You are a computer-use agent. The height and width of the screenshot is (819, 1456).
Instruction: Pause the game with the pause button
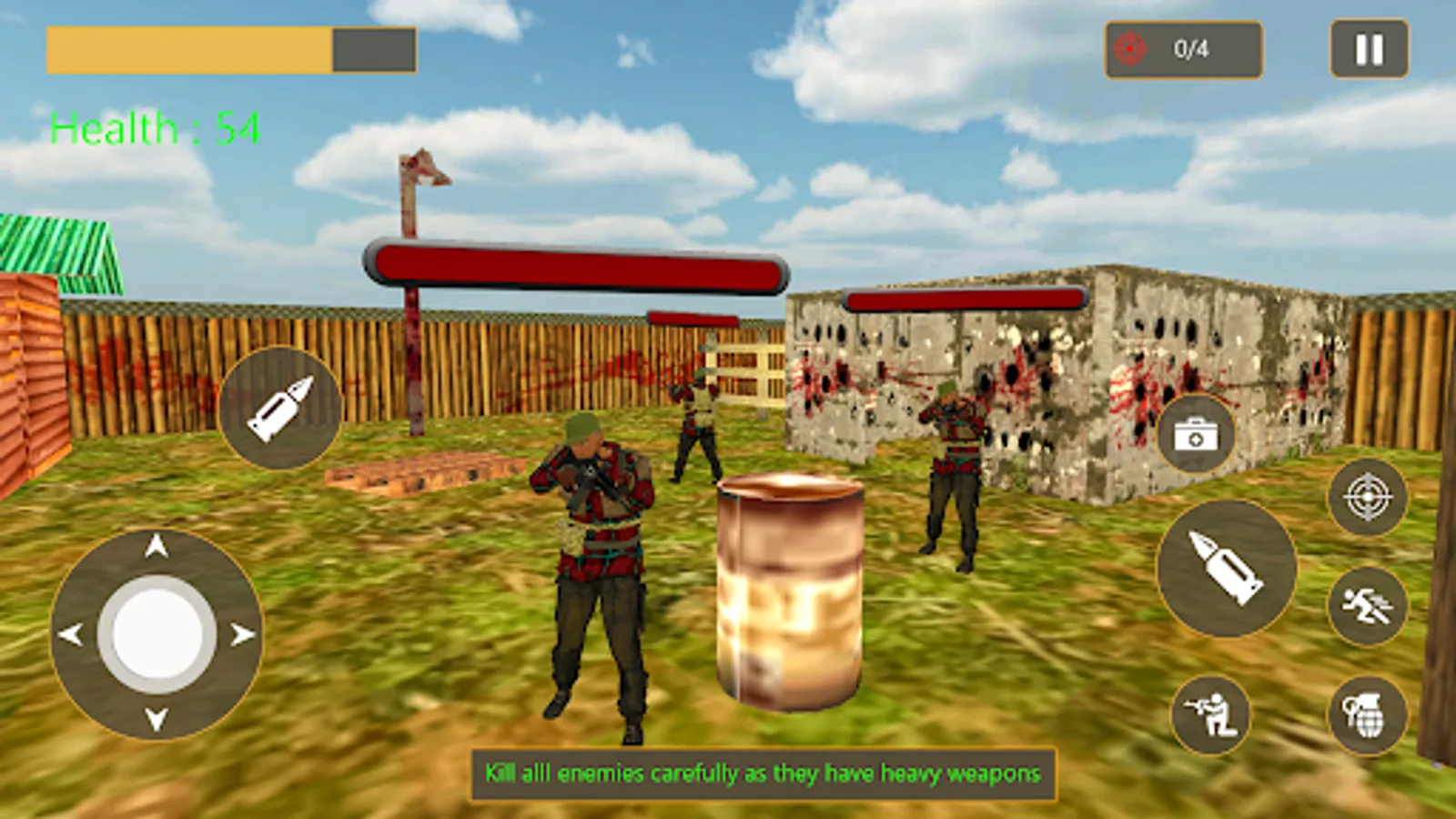pyautogui.click(x=1367, y=50)
